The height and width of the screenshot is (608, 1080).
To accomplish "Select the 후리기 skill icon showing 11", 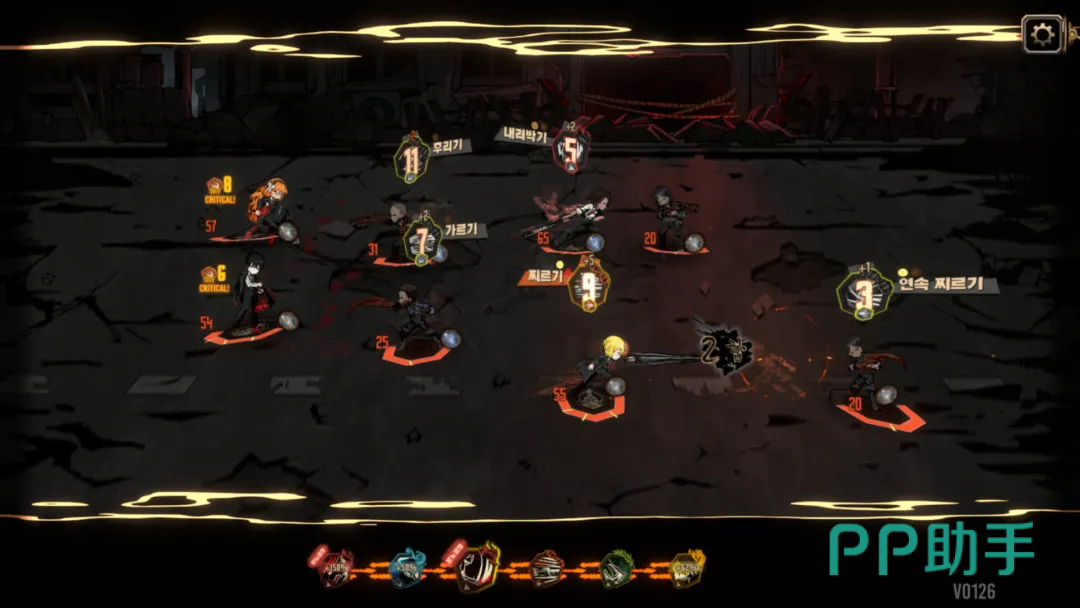I will click(x=411, y=159).
